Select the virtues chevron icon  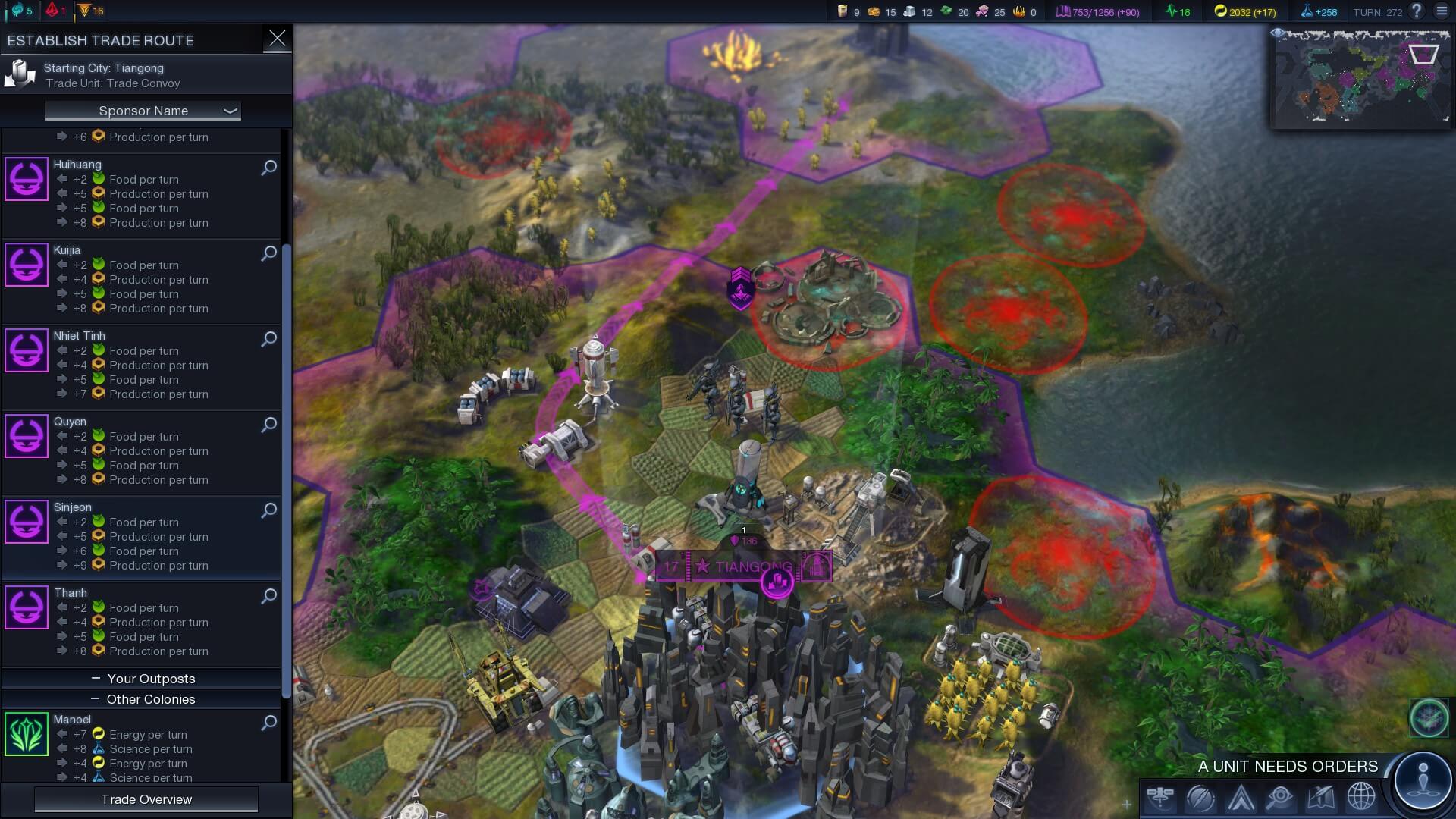(x=1239, y=797)
